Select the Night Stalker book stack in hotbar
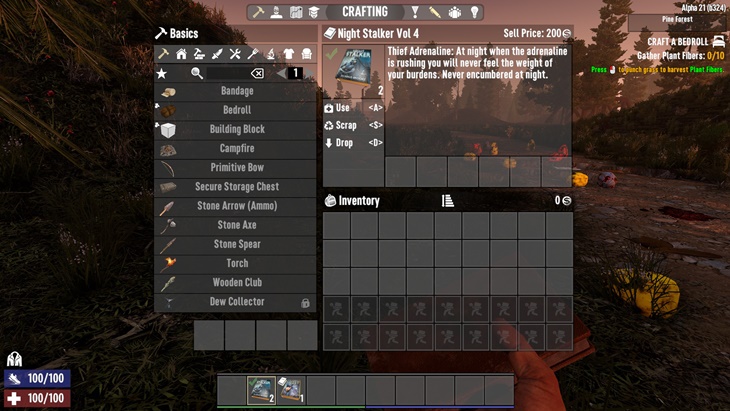The width and height of the screenshot is (730, 411). pyautogui.click(x=262, y=389)
